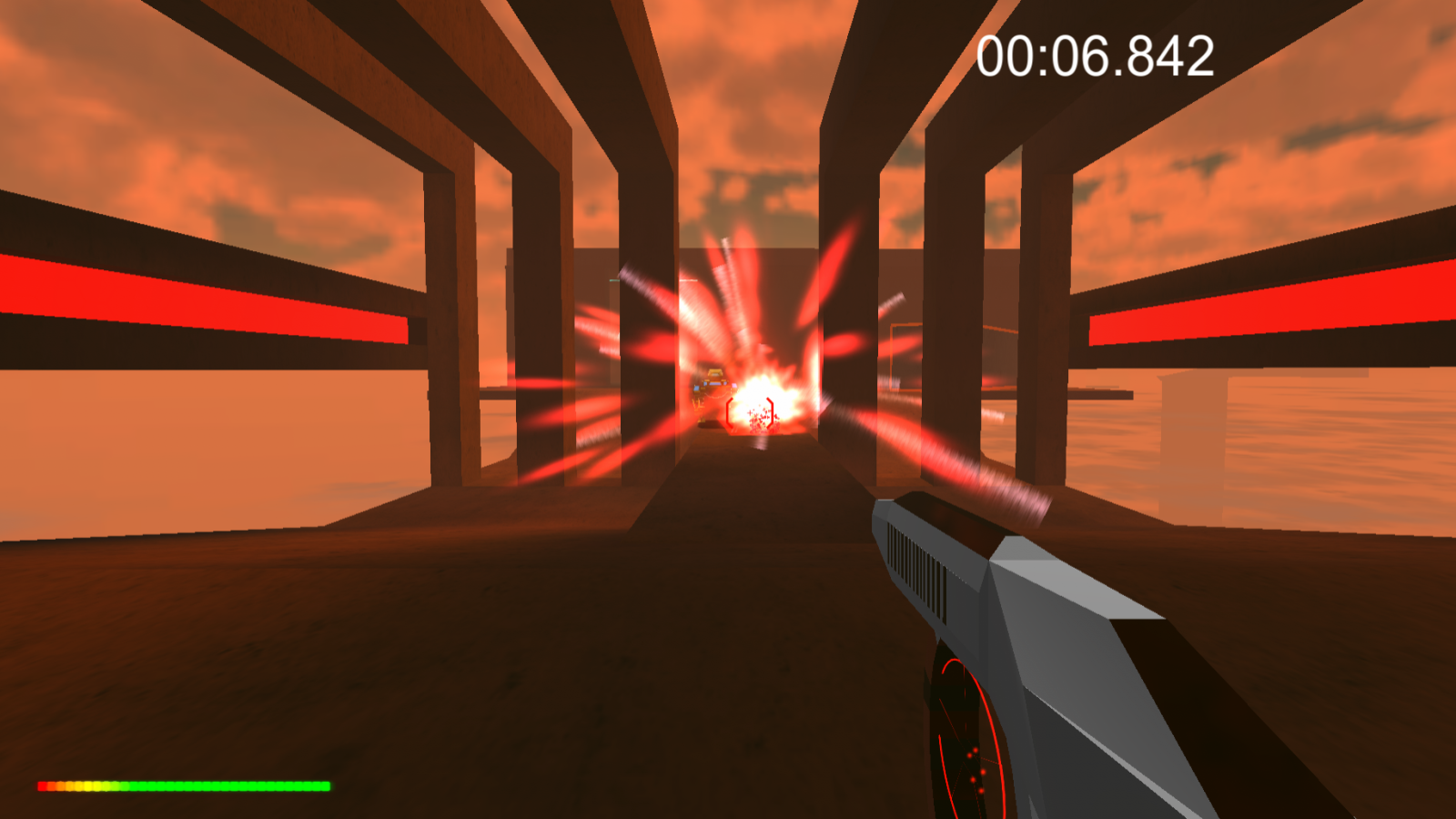The image size is (1456, 819).
Task: Click the crosshair dot at screen center
Action: (728, 409)
